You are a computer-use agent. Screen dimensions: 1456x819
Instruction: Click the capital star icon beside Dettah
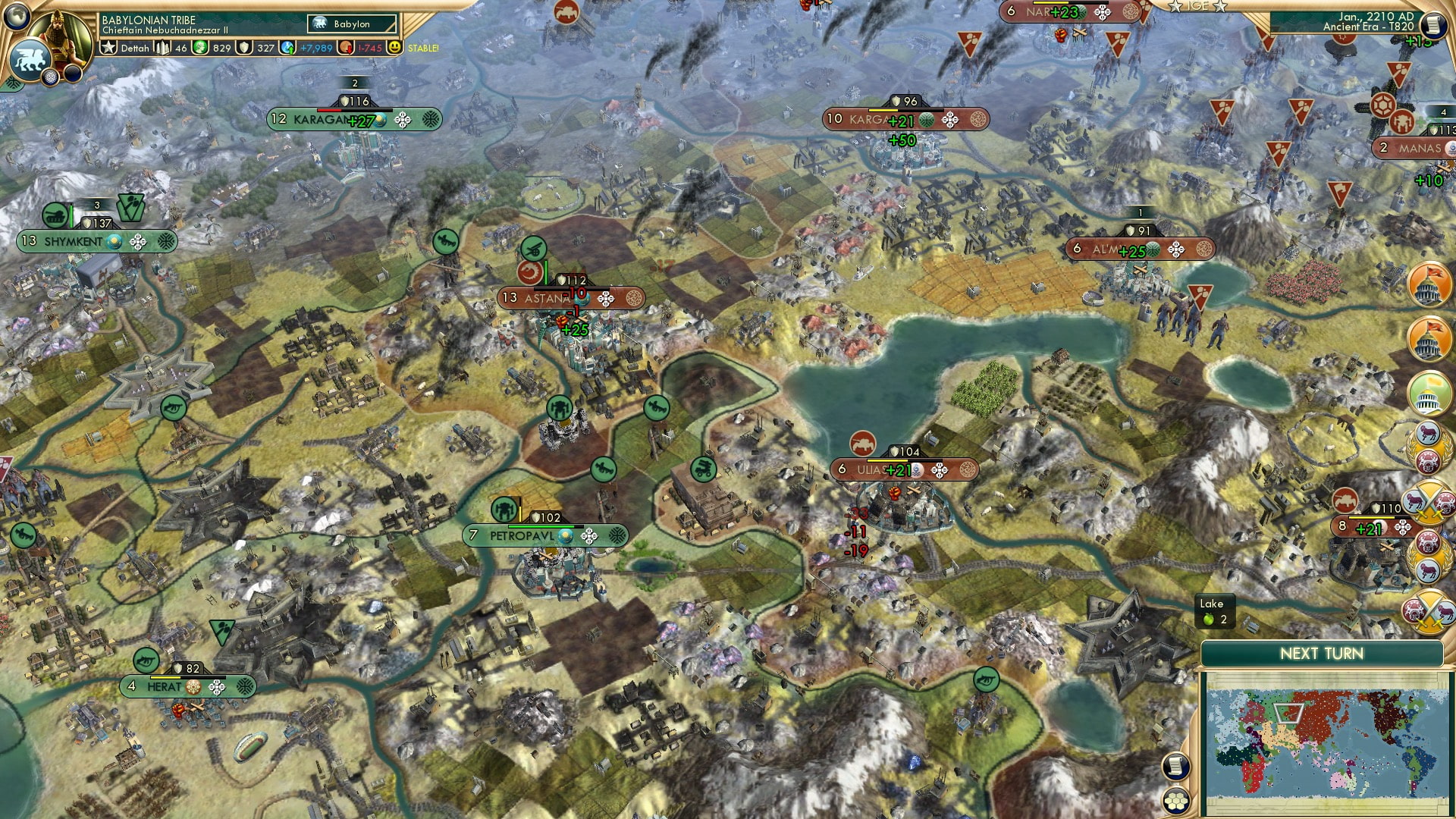point(109,47)
